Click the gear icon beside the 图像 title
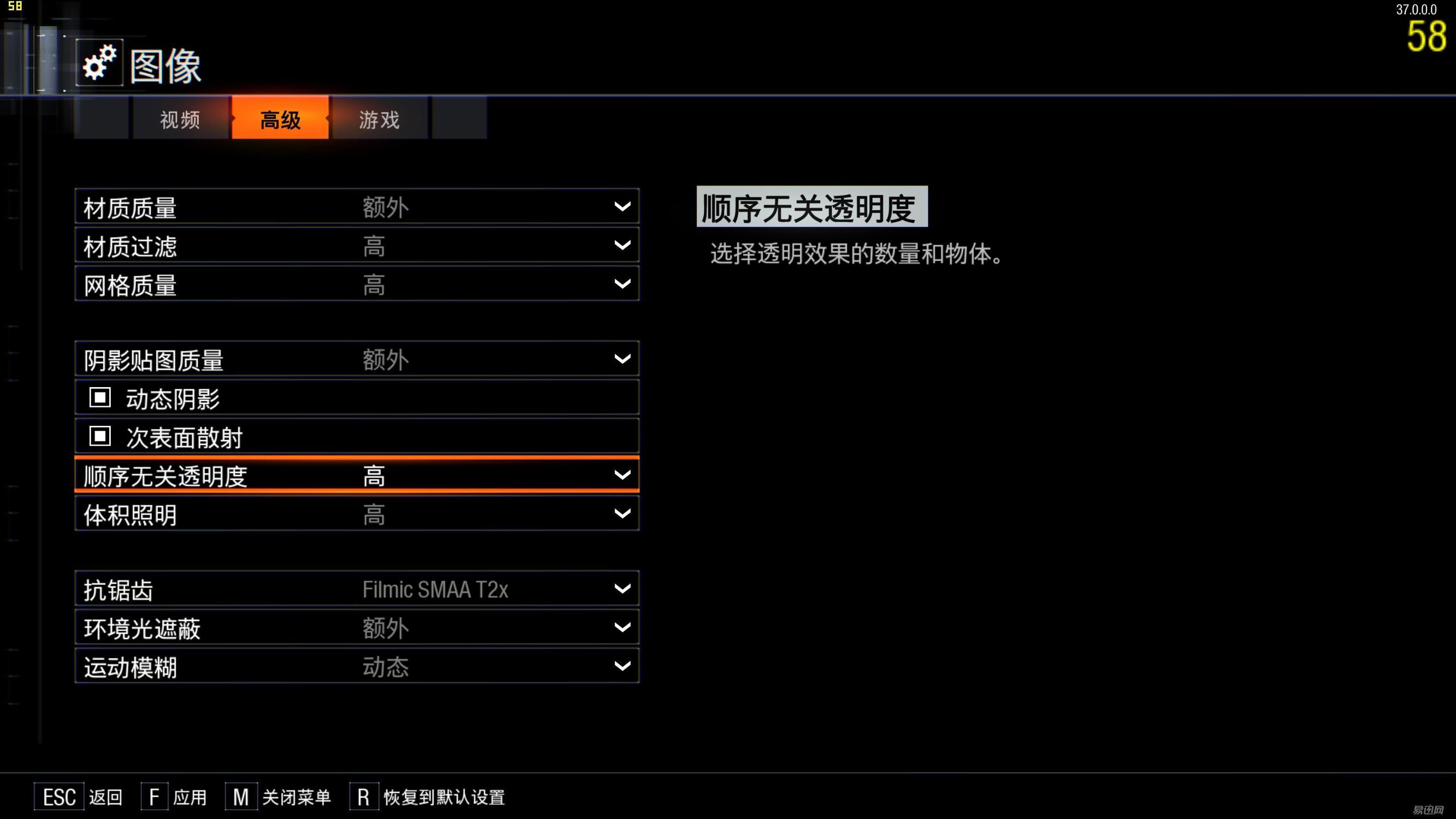 pyautogui.click(x=99, y=62)
